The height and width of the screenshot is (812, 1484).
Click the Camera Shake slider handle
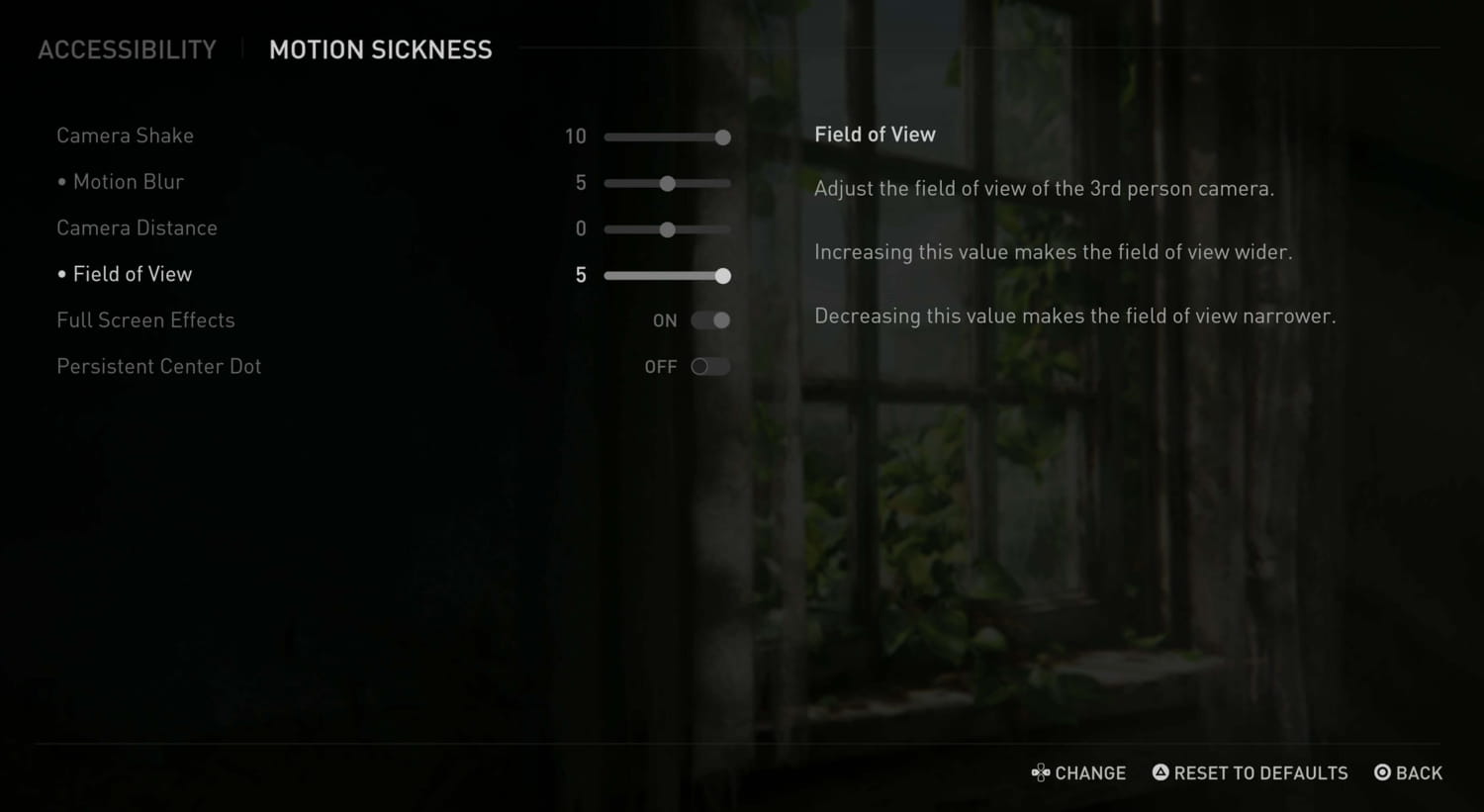click(721, 136)
